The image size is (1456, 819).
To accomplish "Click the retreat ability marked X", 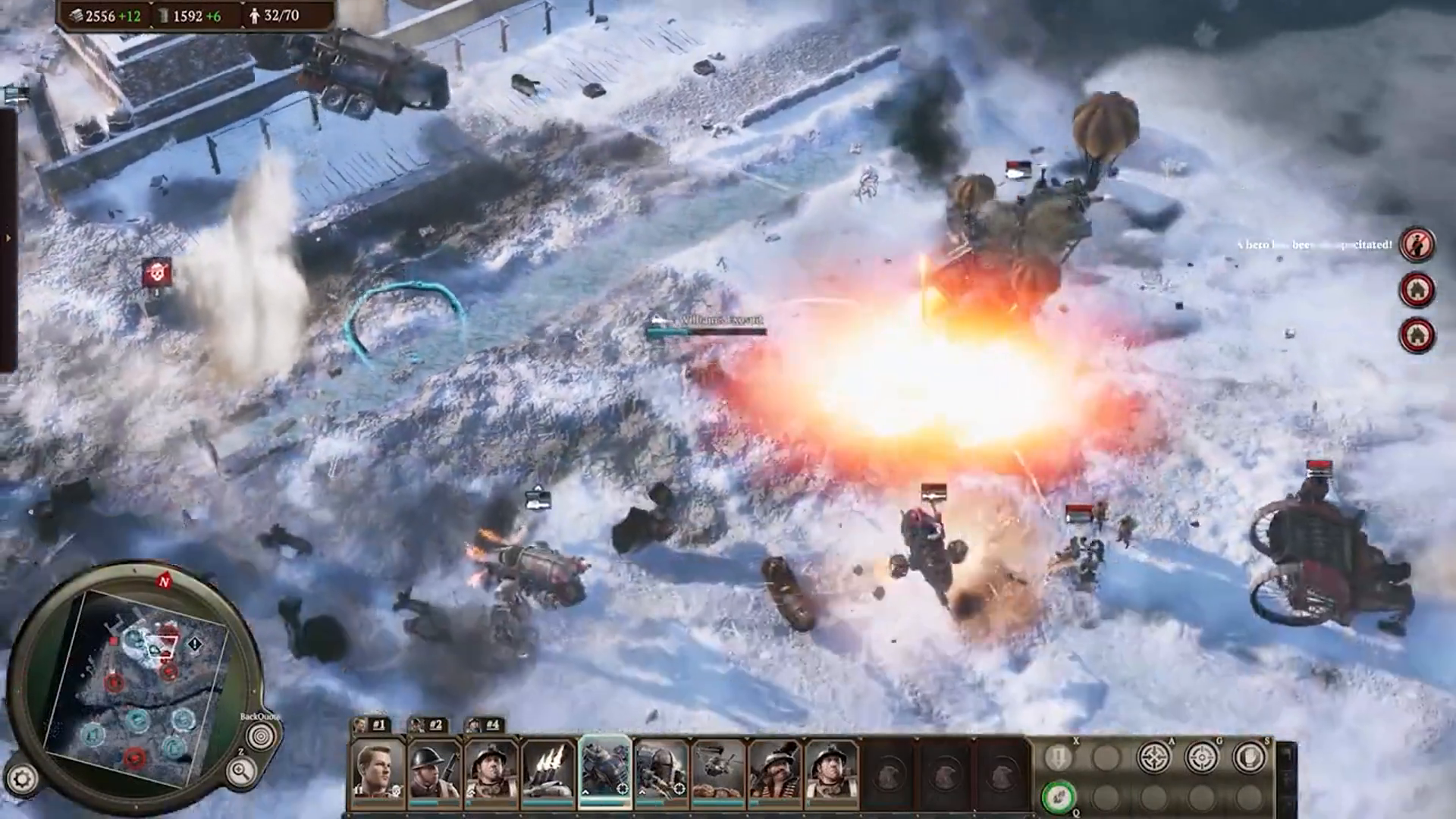I will pos(1059,757).
